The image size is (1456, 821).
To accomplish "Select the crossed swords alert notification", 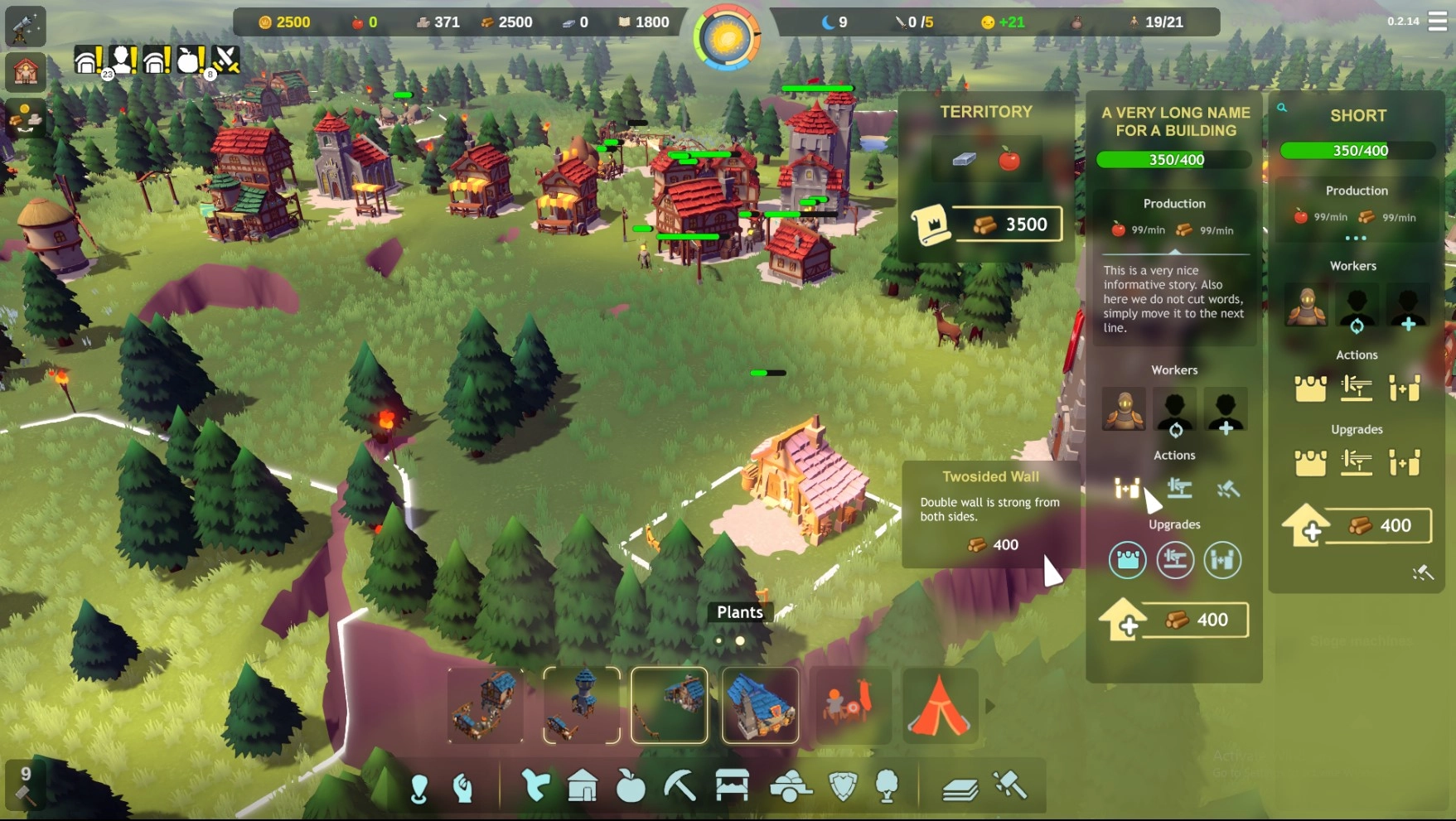I will [225, 60].
